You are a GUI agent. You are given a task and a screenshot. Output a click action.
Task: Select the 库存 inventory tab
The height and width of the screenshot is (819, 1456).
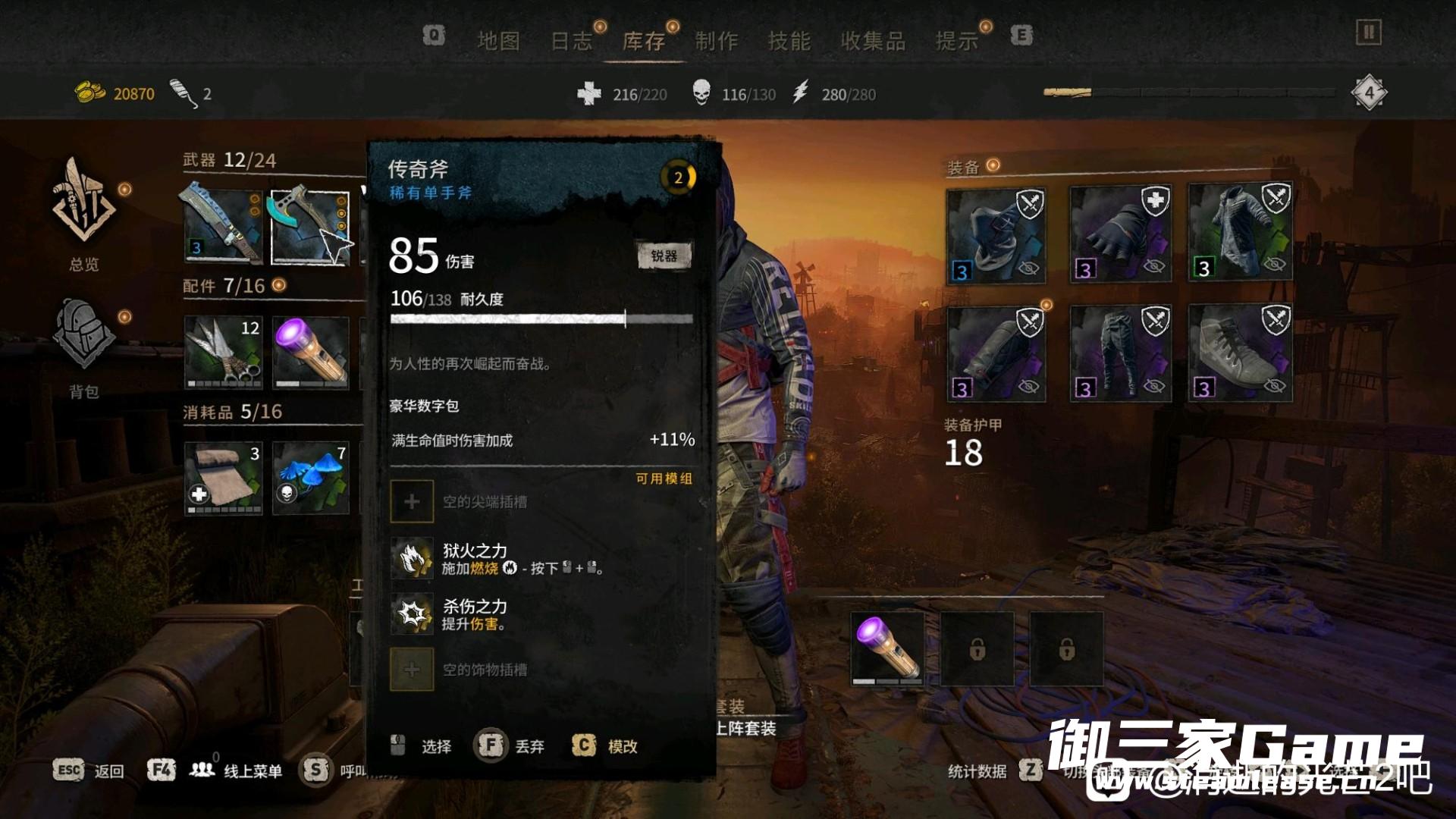[x=644, y=41]
